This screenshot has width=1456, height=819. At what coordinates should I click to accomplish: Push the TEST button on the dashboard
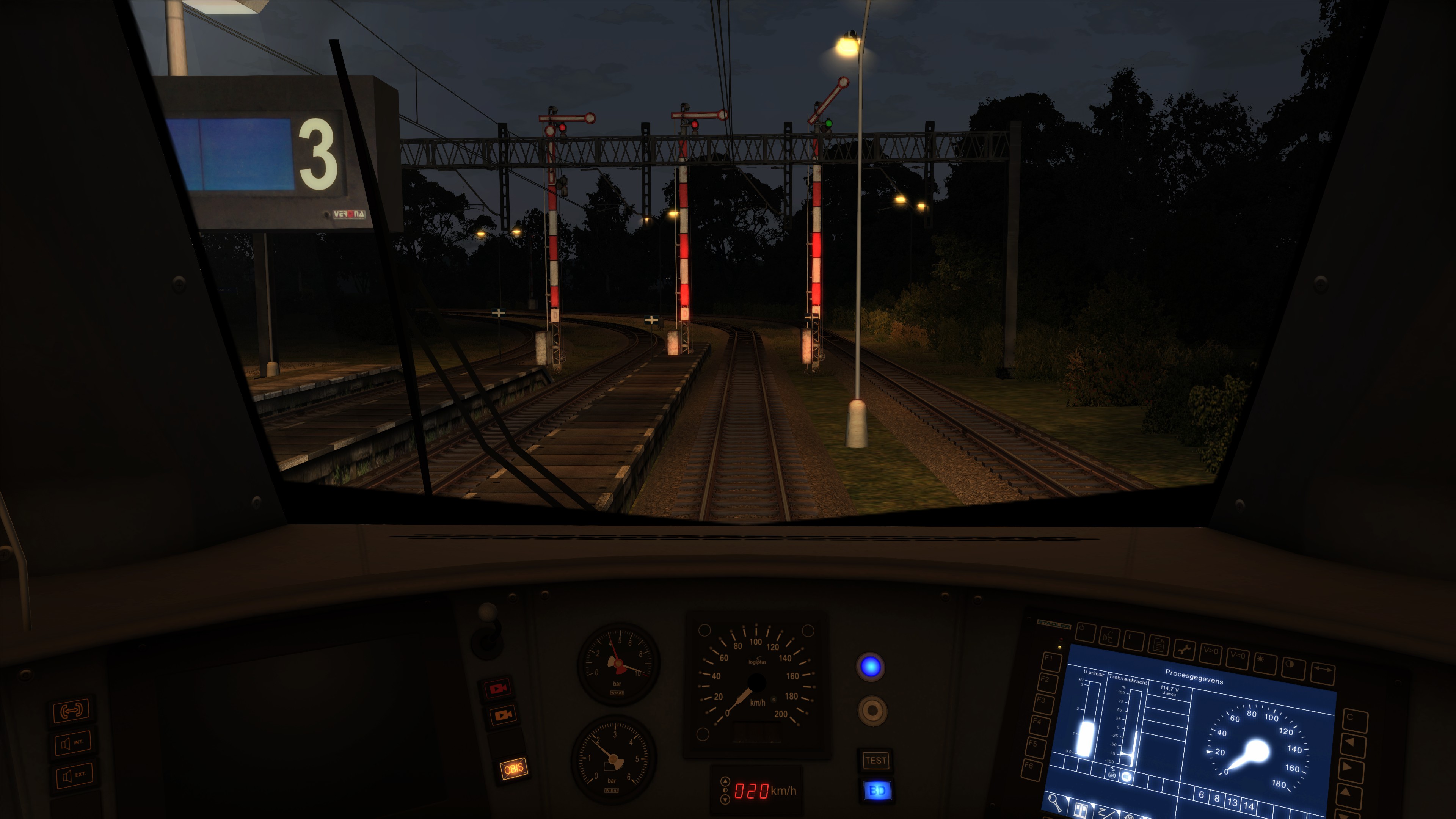tap(875, 760)
